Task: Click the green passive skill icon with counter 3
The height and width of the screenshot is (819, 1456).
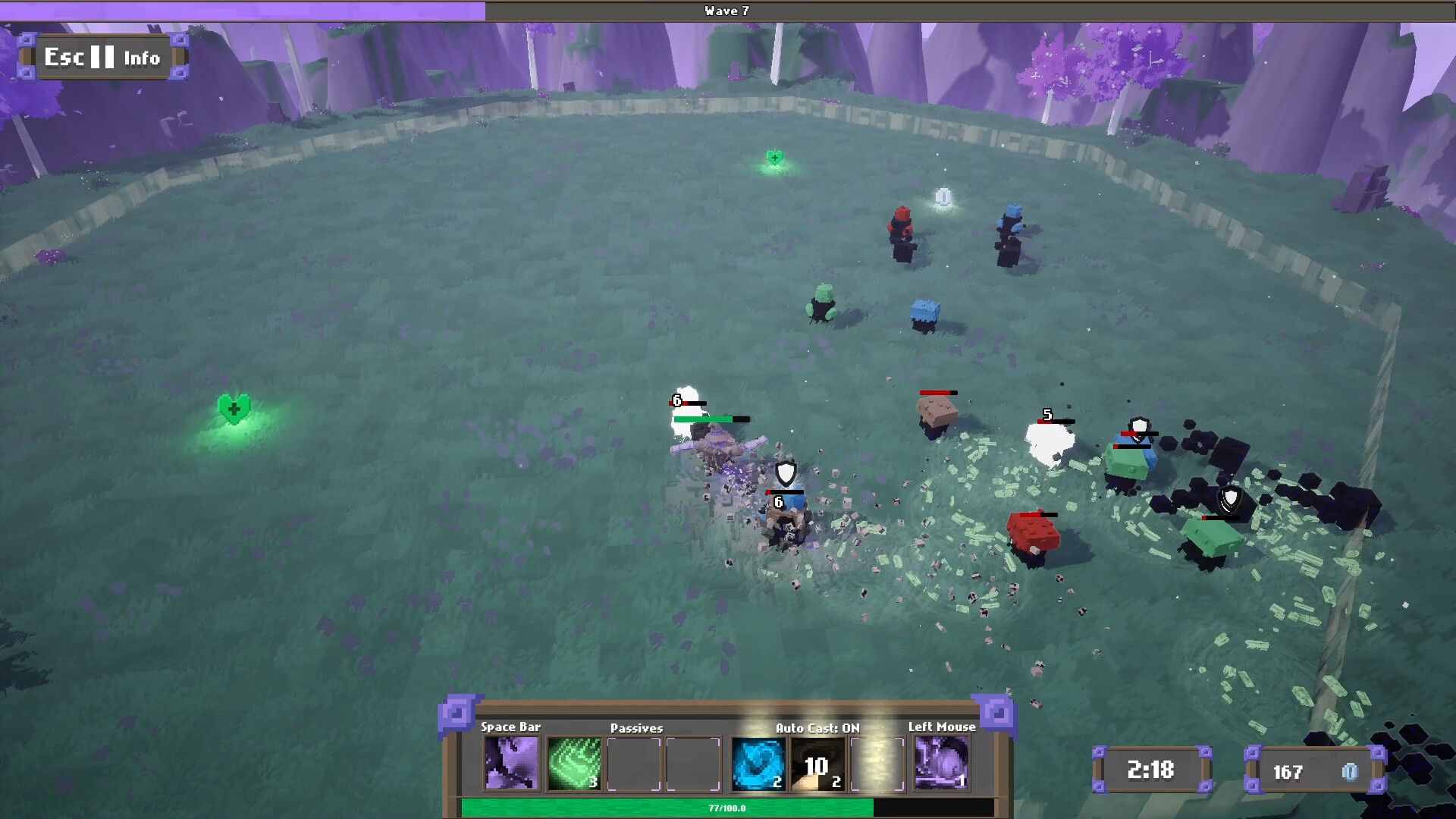Action: point(573,764)
